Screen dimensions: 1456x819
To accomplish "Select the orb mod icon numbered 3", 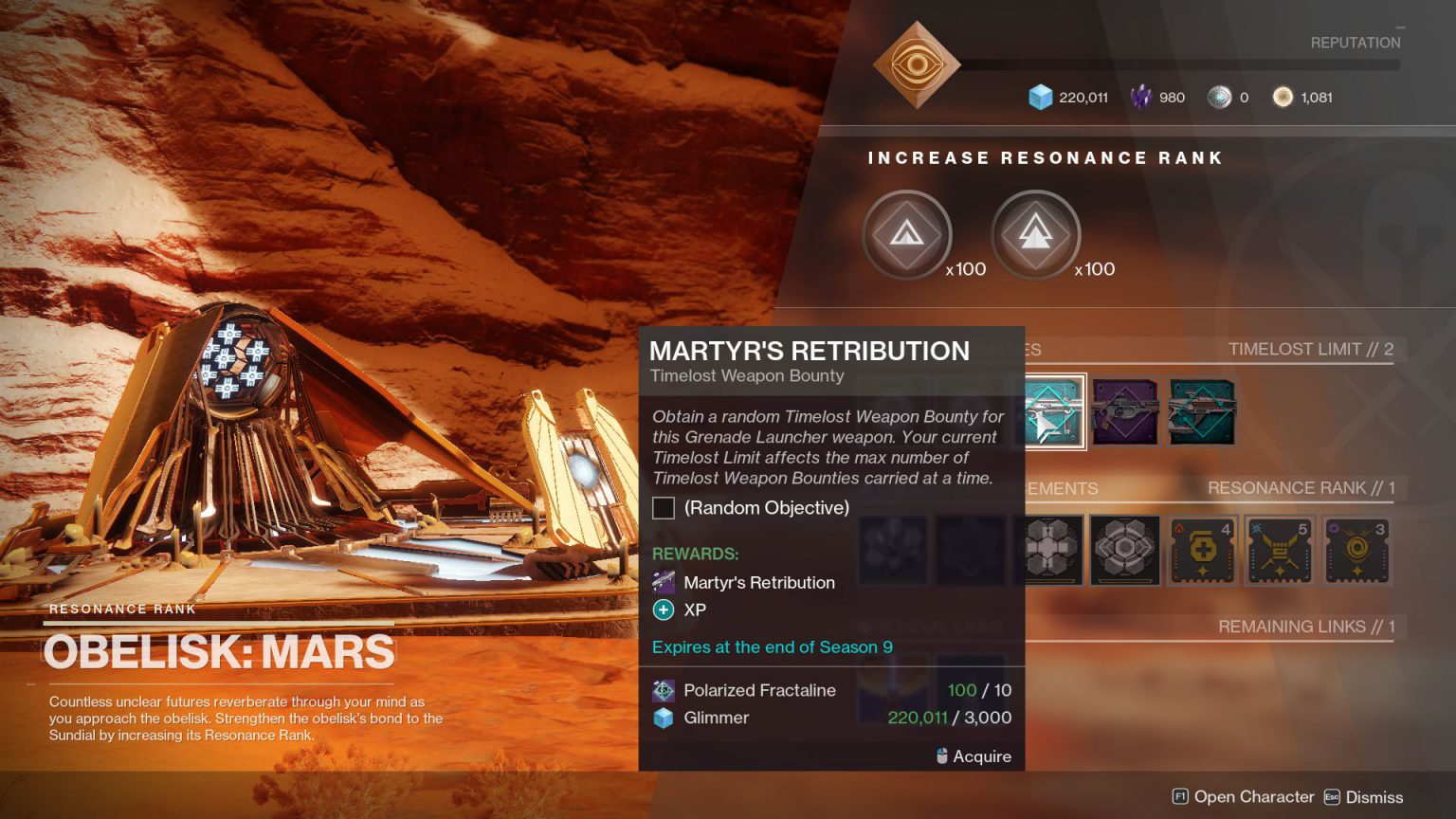I will point(1356,550).
